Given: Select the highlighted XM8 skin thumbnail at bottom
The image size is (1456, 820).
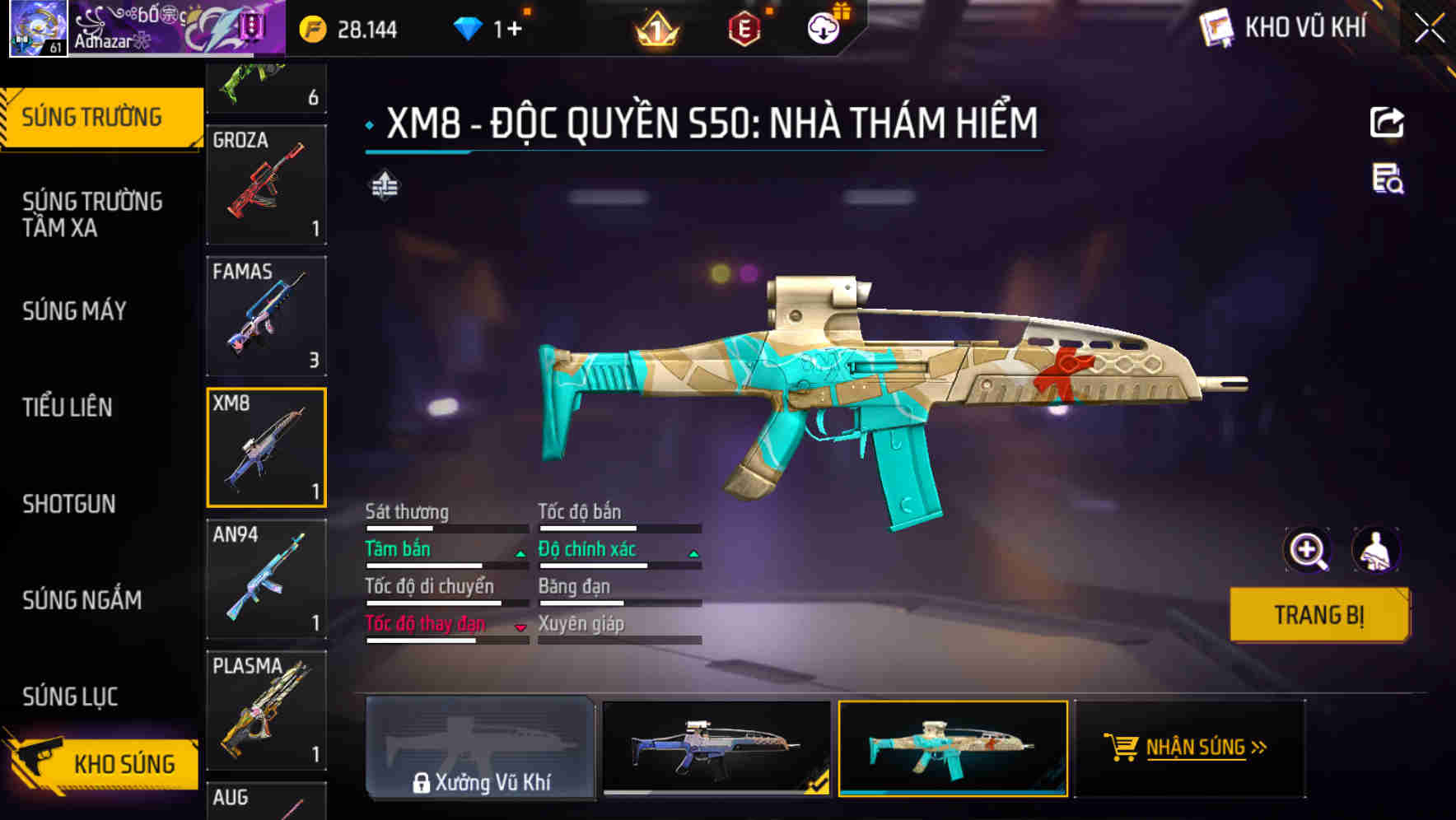Looking at the screenshot, I should click(x=953, y=750).
